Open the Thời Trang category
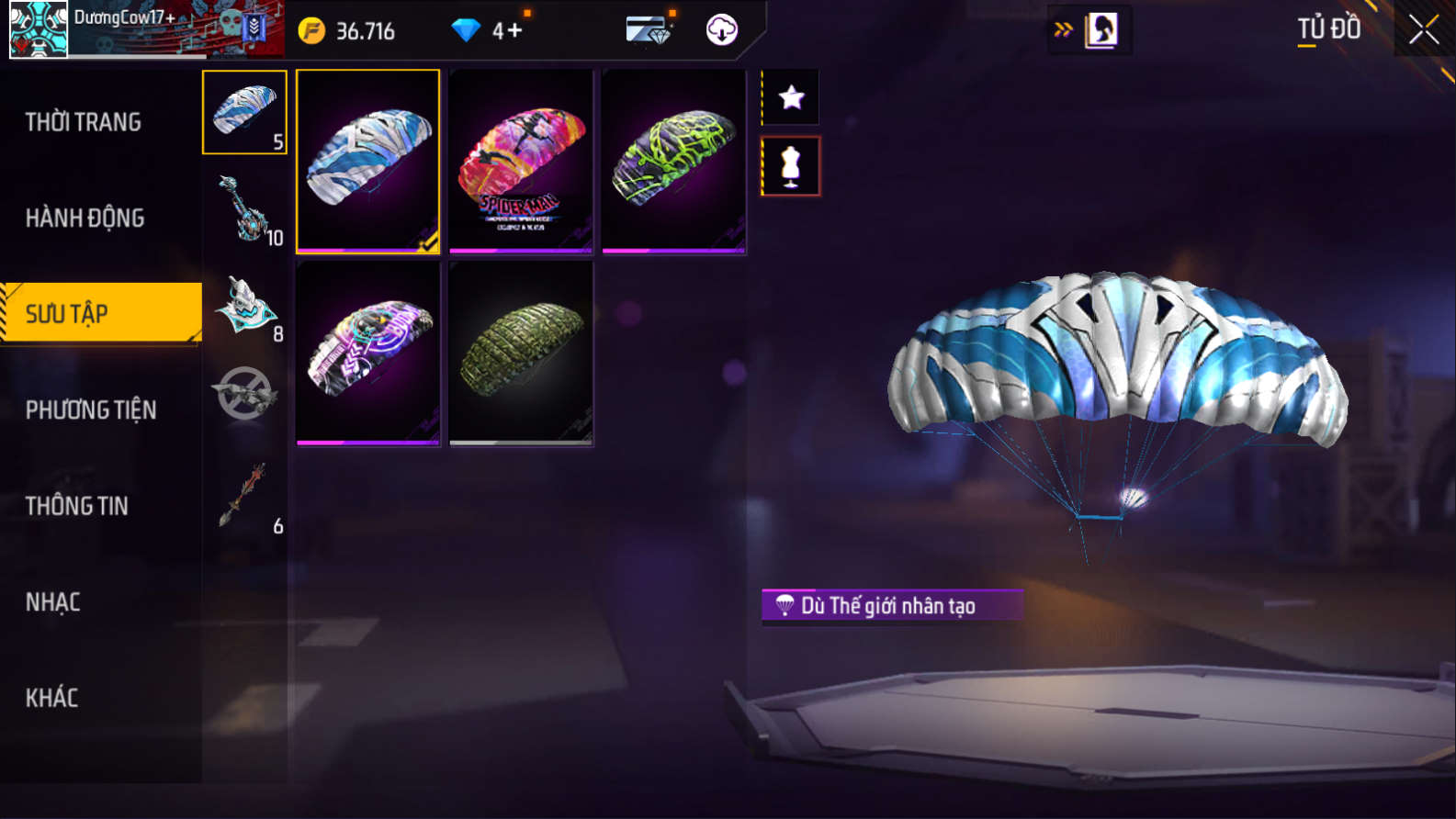The image size is (1456, 819). pos(84,122)
